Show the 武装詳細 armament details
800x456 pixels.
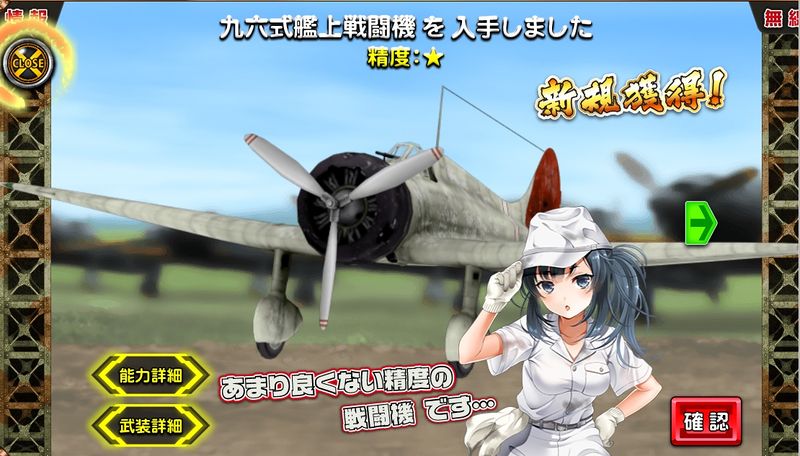[x=151, y=424]
